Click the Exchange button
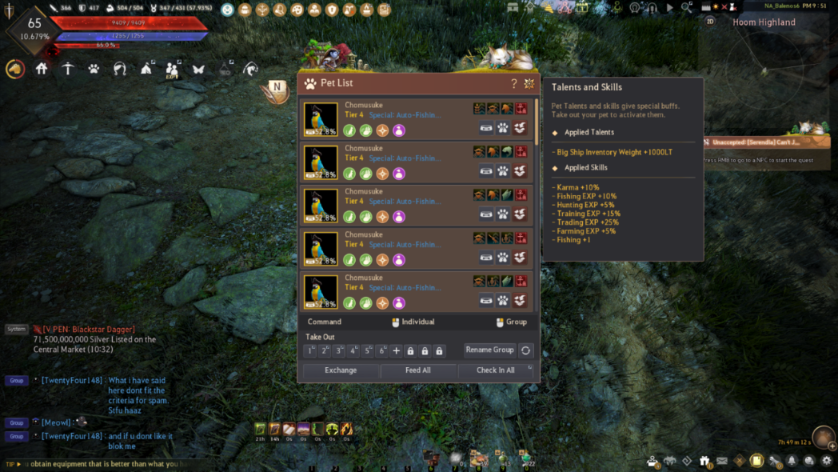Screen dimensions: 838x472 point(341,370)
